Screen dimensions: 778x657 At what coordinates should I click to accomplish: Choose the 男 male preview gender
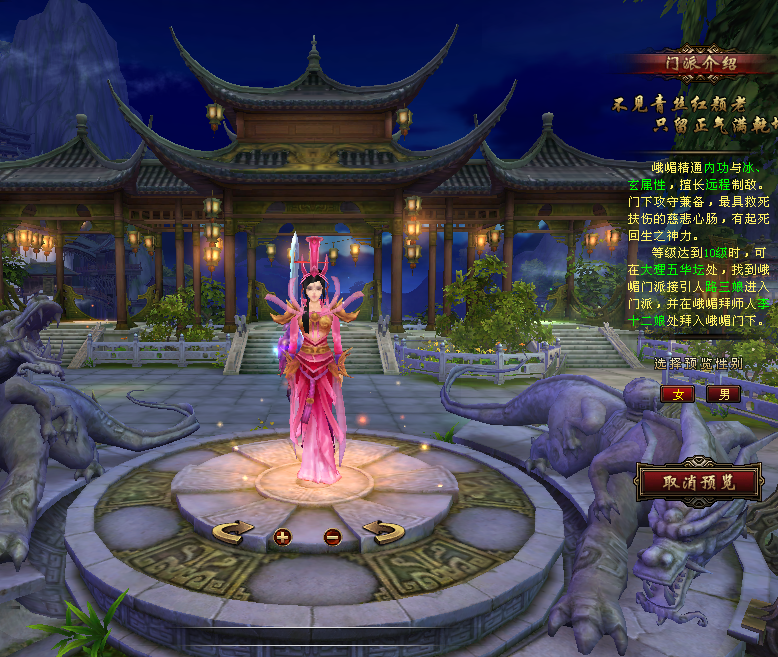723,394
